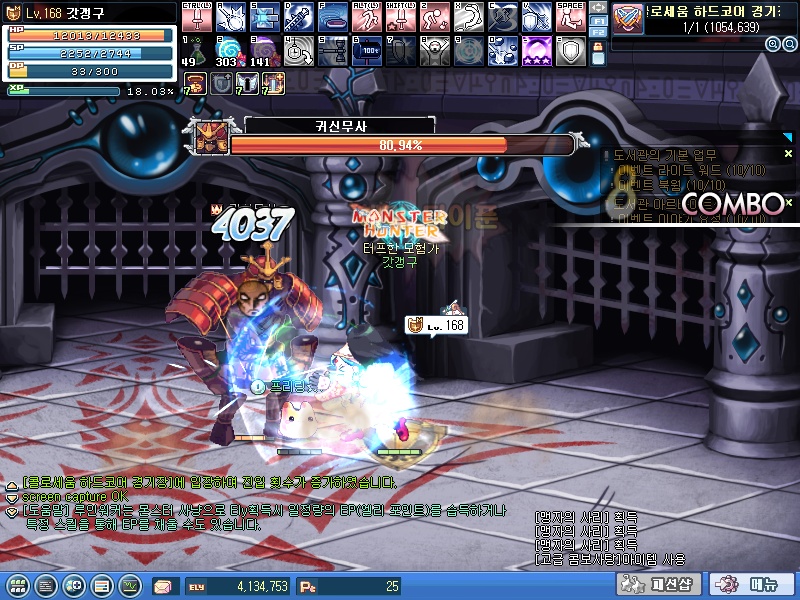Use the blue swirl item with 303 count

tap(229, 50)
